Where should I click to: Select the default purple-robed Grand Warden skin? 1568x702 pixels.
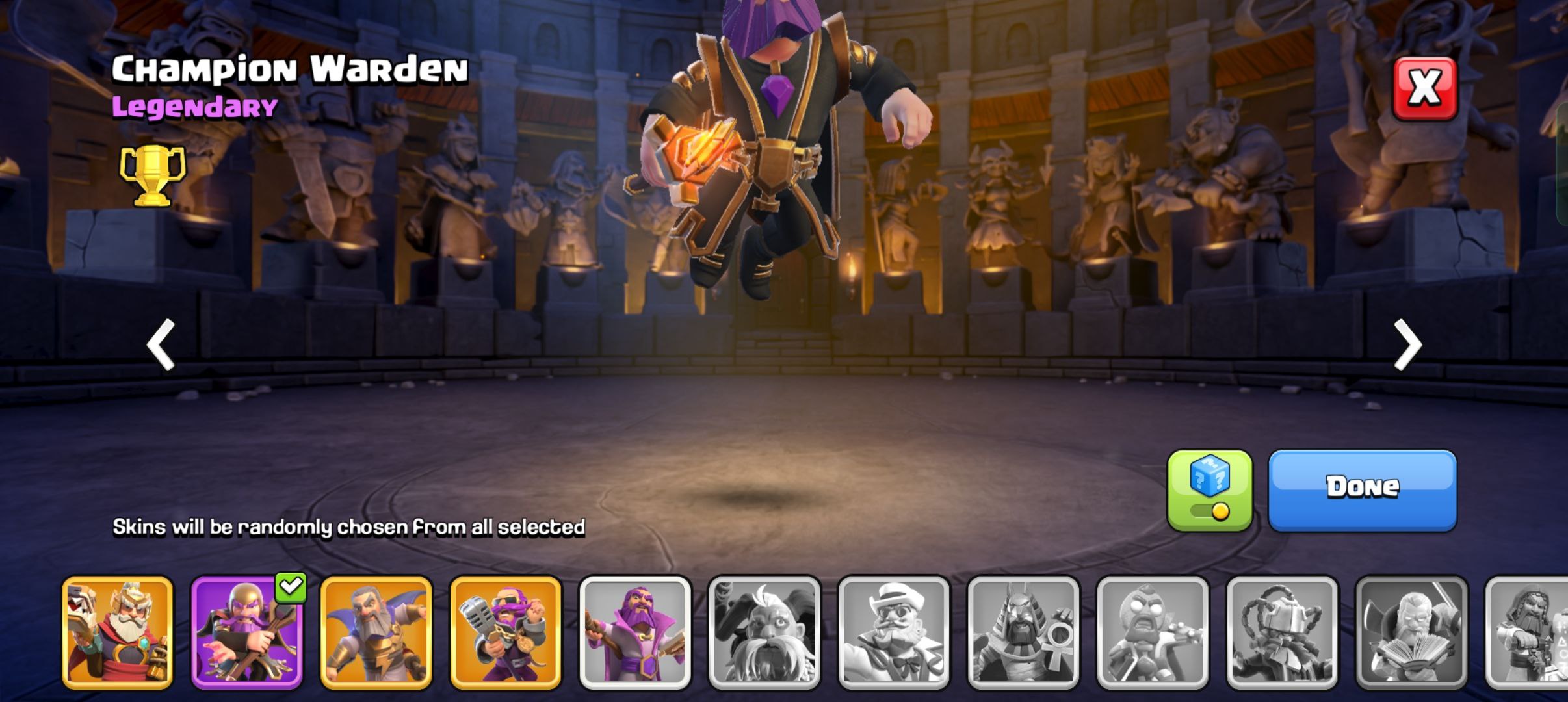tap(635, 632)
